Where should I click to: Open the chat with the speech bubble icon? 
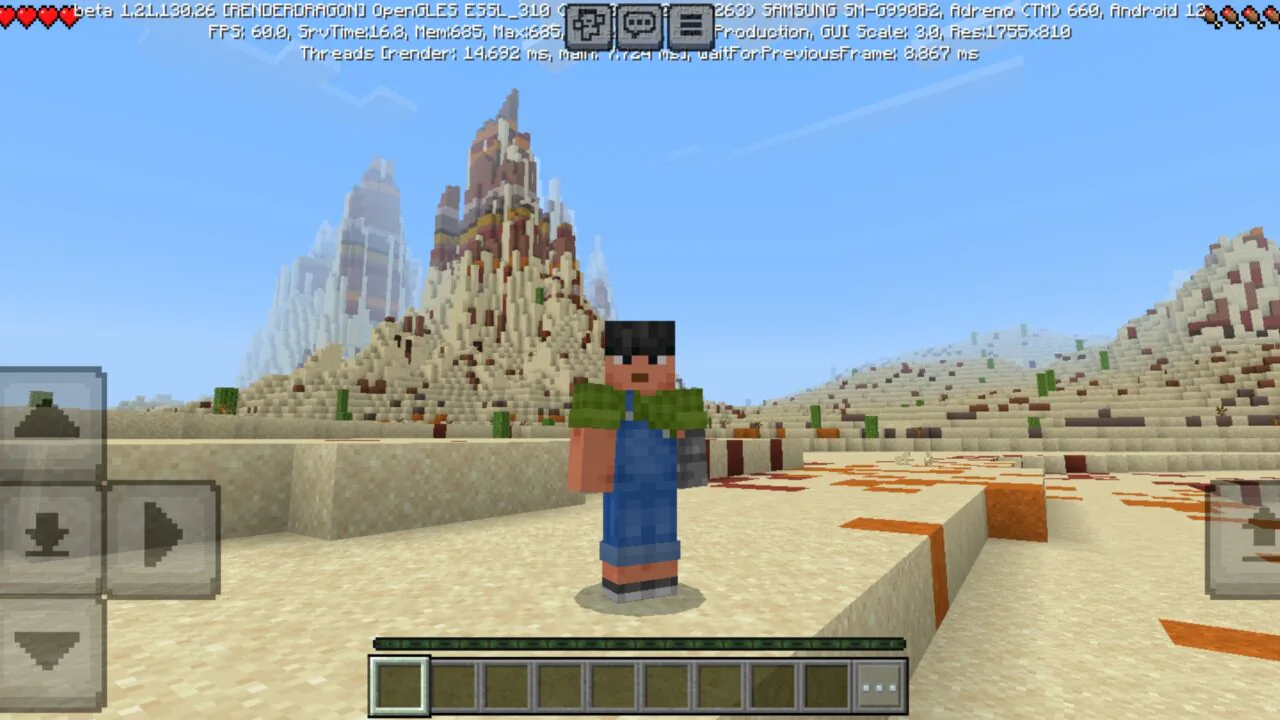click(x=639, y=26)
